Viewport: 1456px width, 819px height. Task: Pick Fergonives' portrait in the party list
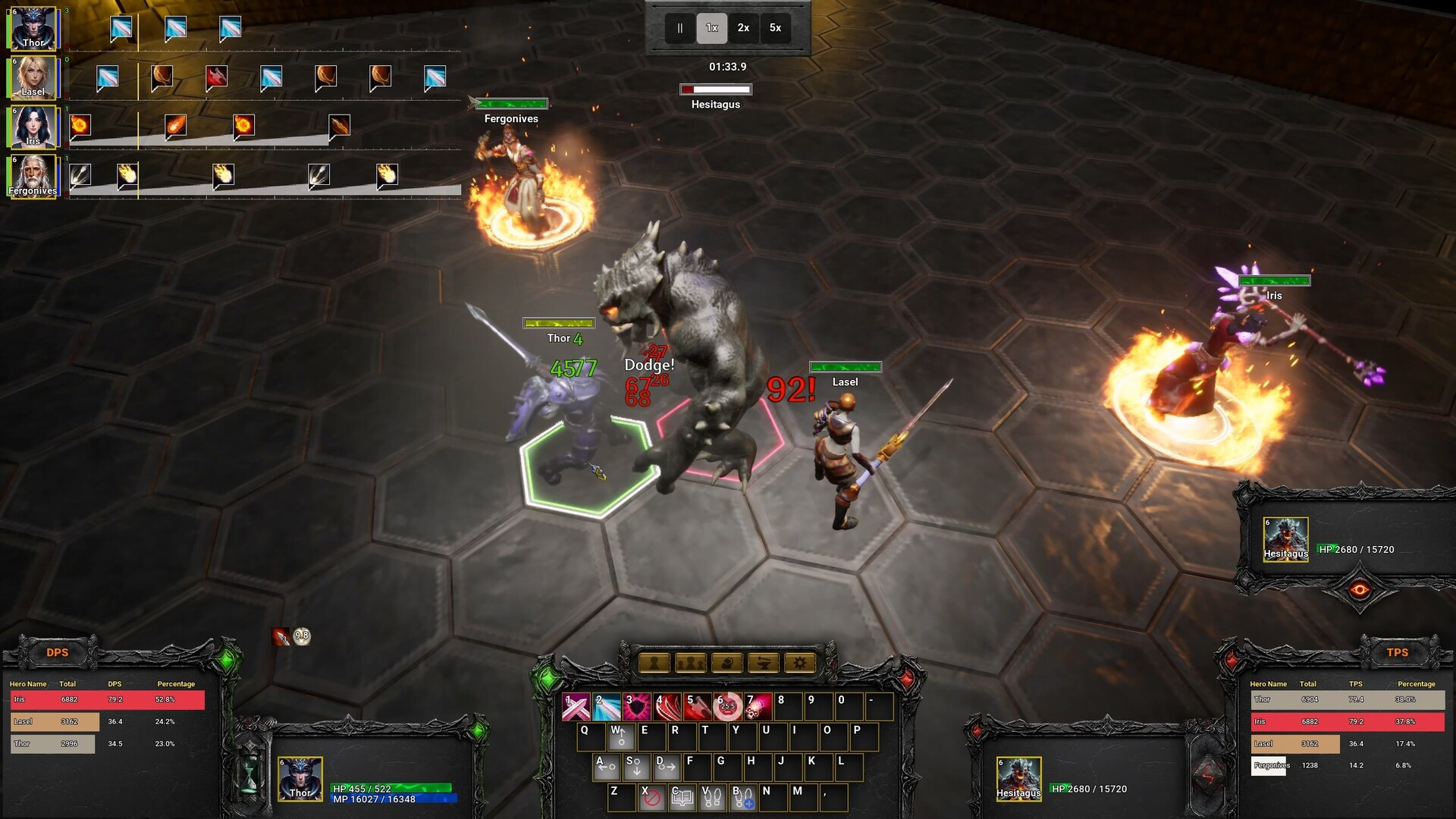pyautogui.click(x=33, y=176)
